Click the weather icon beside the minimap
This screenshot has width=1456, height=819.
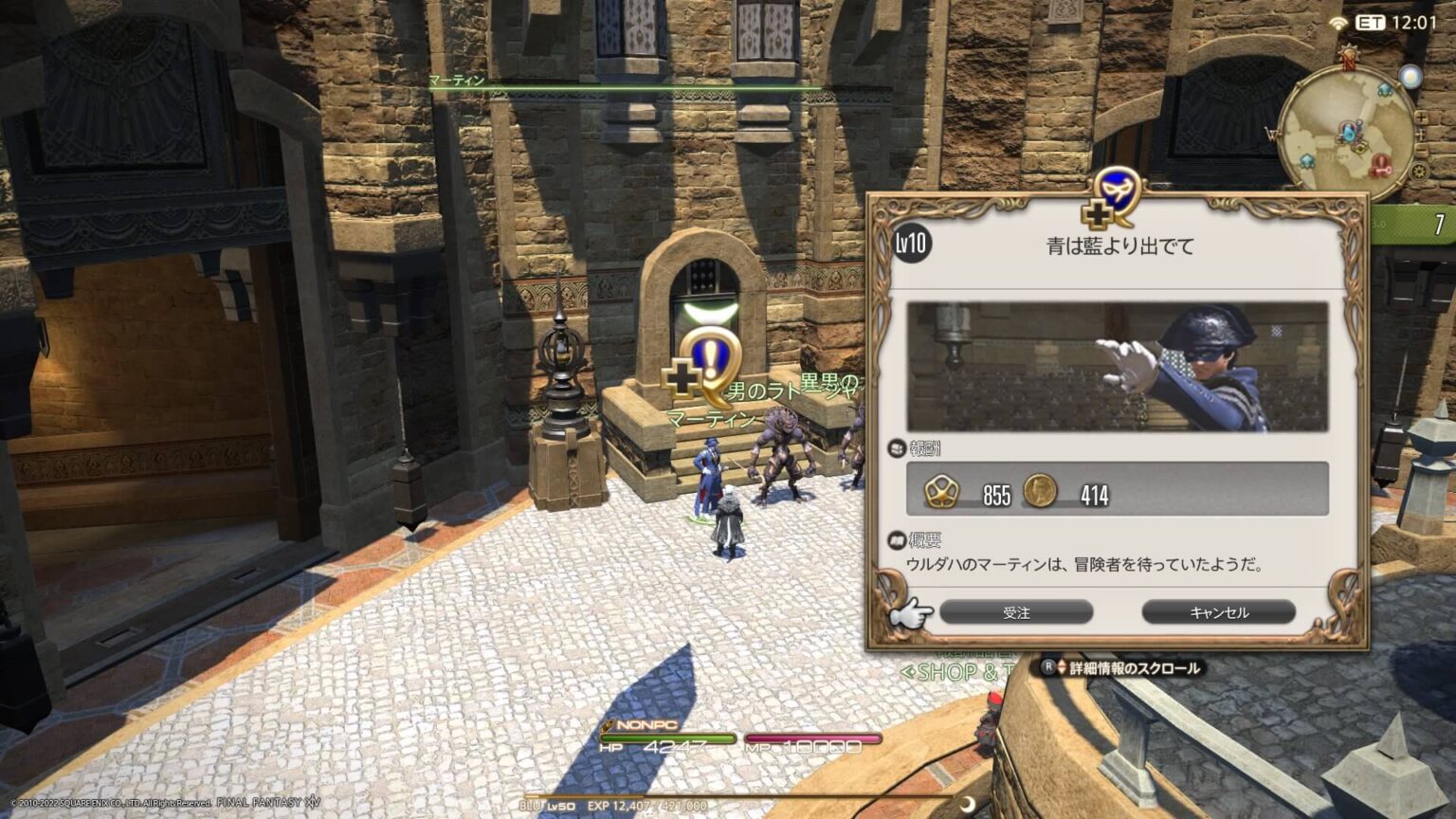click(x=1410, y=78)
